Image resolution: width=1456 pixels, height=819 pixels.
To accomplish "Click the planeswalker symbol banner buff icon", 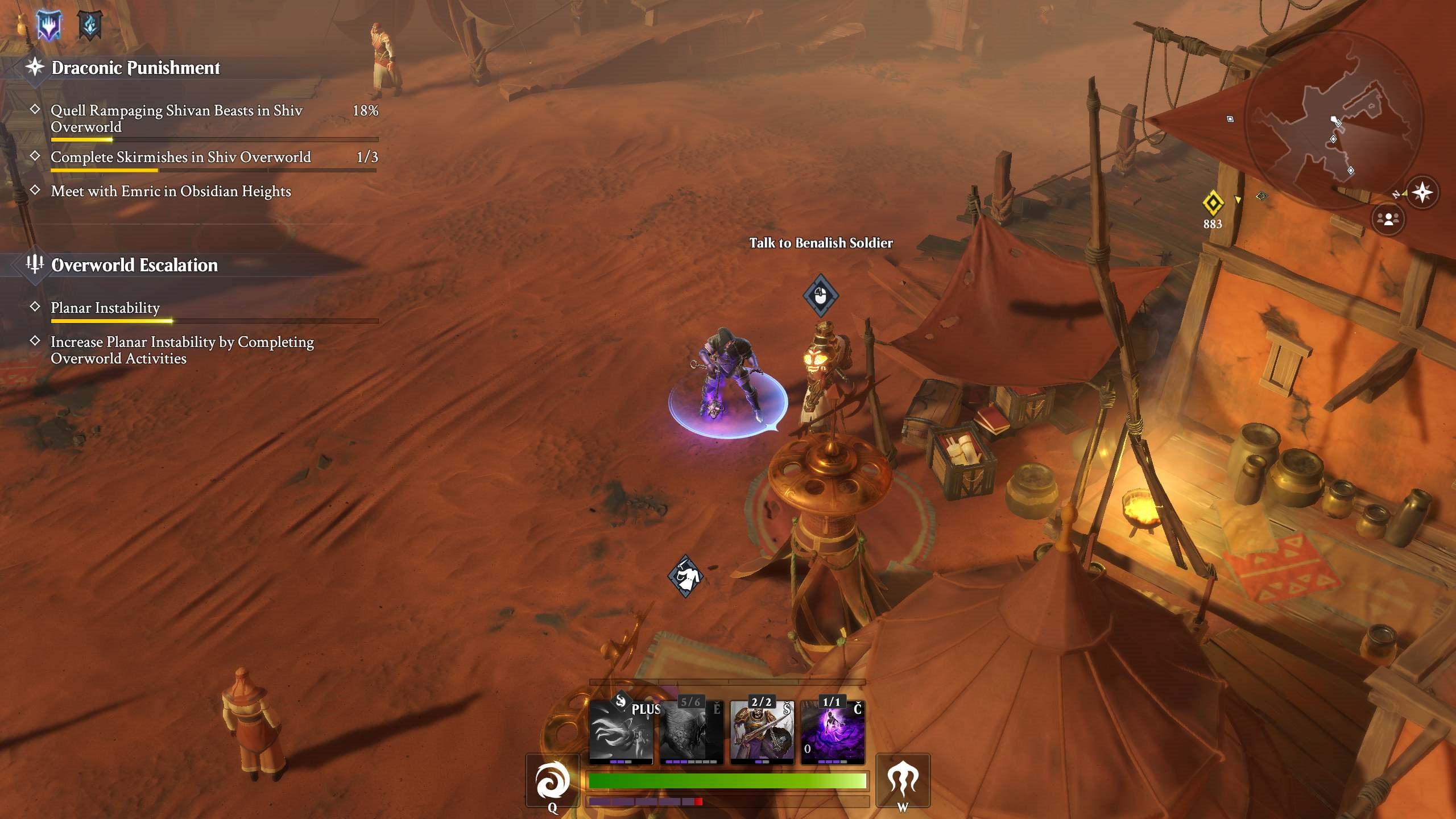I will tap(49, 25).
